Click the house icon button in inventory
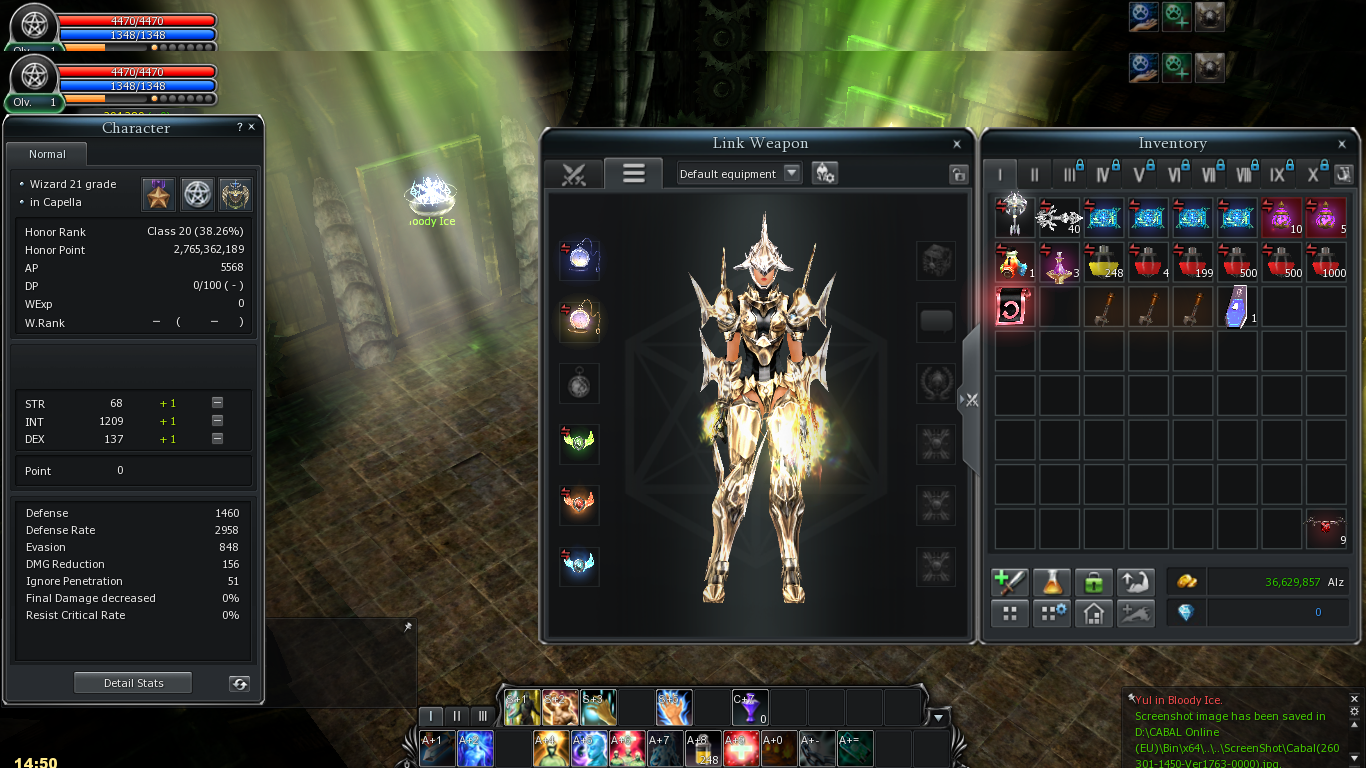This screenshot has width=1366, height=768. pyautogui.click(x=1093, y=613)
